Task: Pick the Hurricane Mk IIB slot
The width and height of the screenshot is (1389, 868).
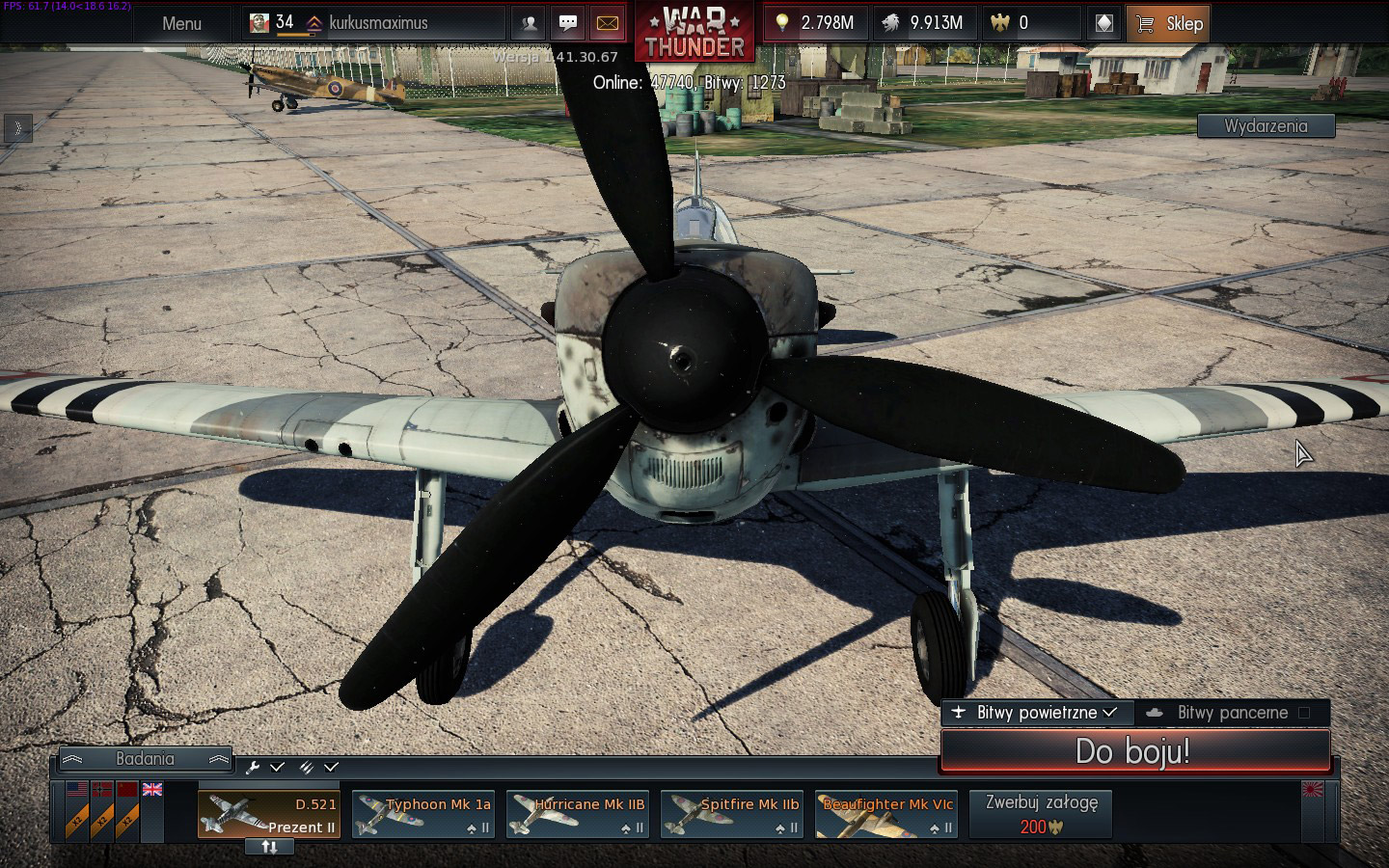Action: coord(578,815)
